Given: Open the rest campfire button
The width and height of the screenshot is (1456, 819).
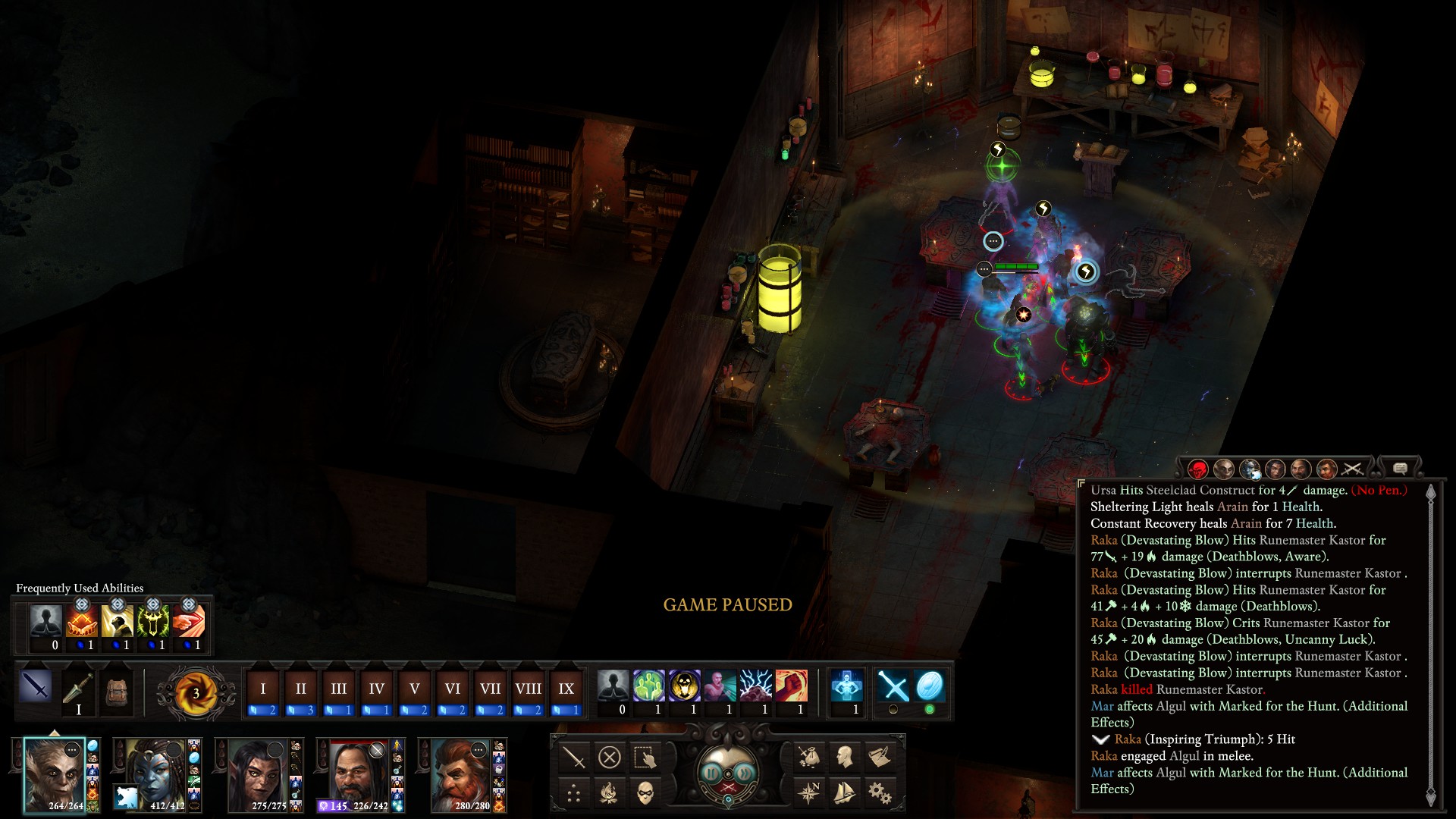Looking at the screenshot, I should (x=609, y=793).
